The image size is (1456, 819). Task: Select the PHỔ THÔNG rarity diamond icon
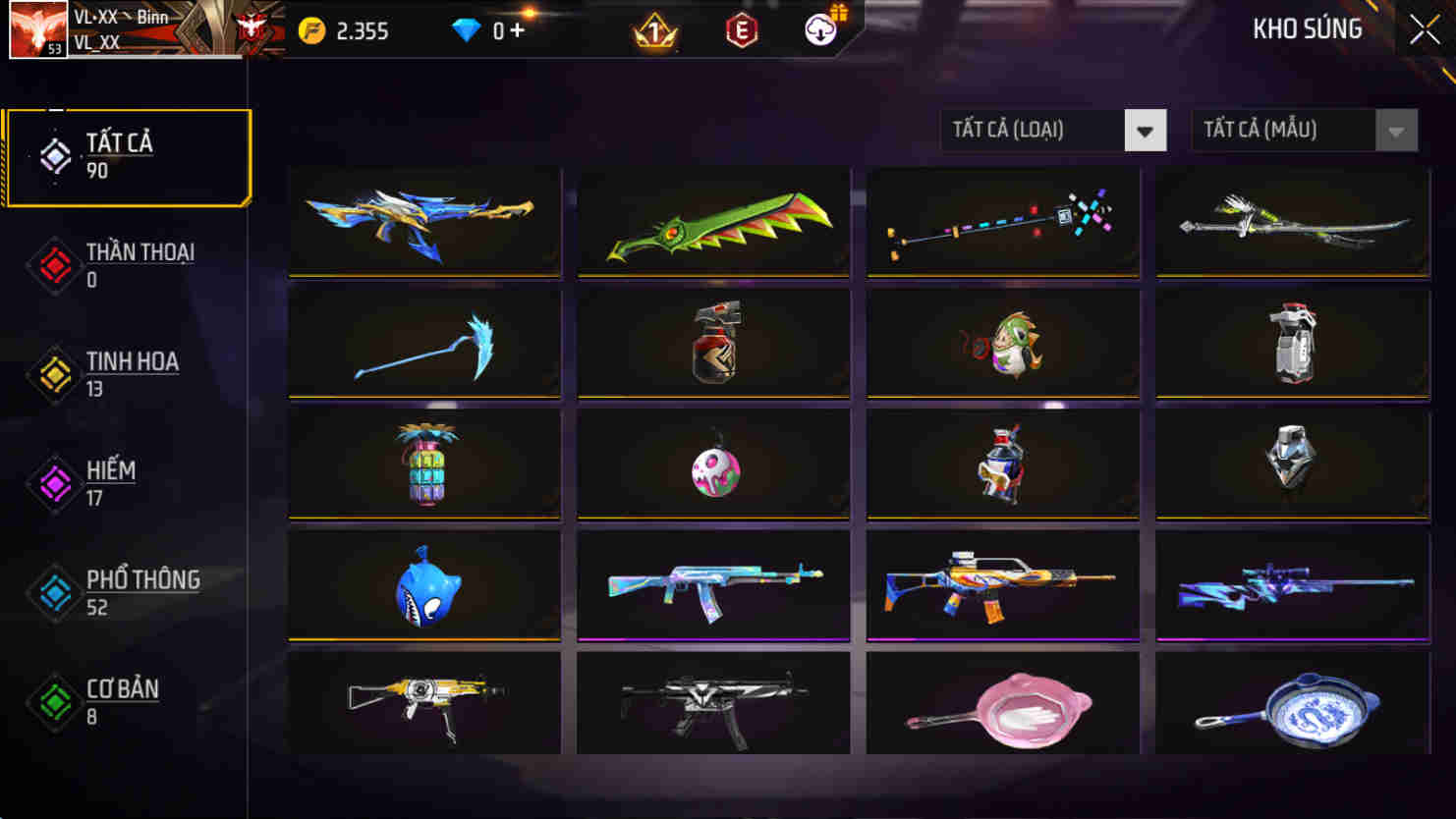(x=54, y=592)
